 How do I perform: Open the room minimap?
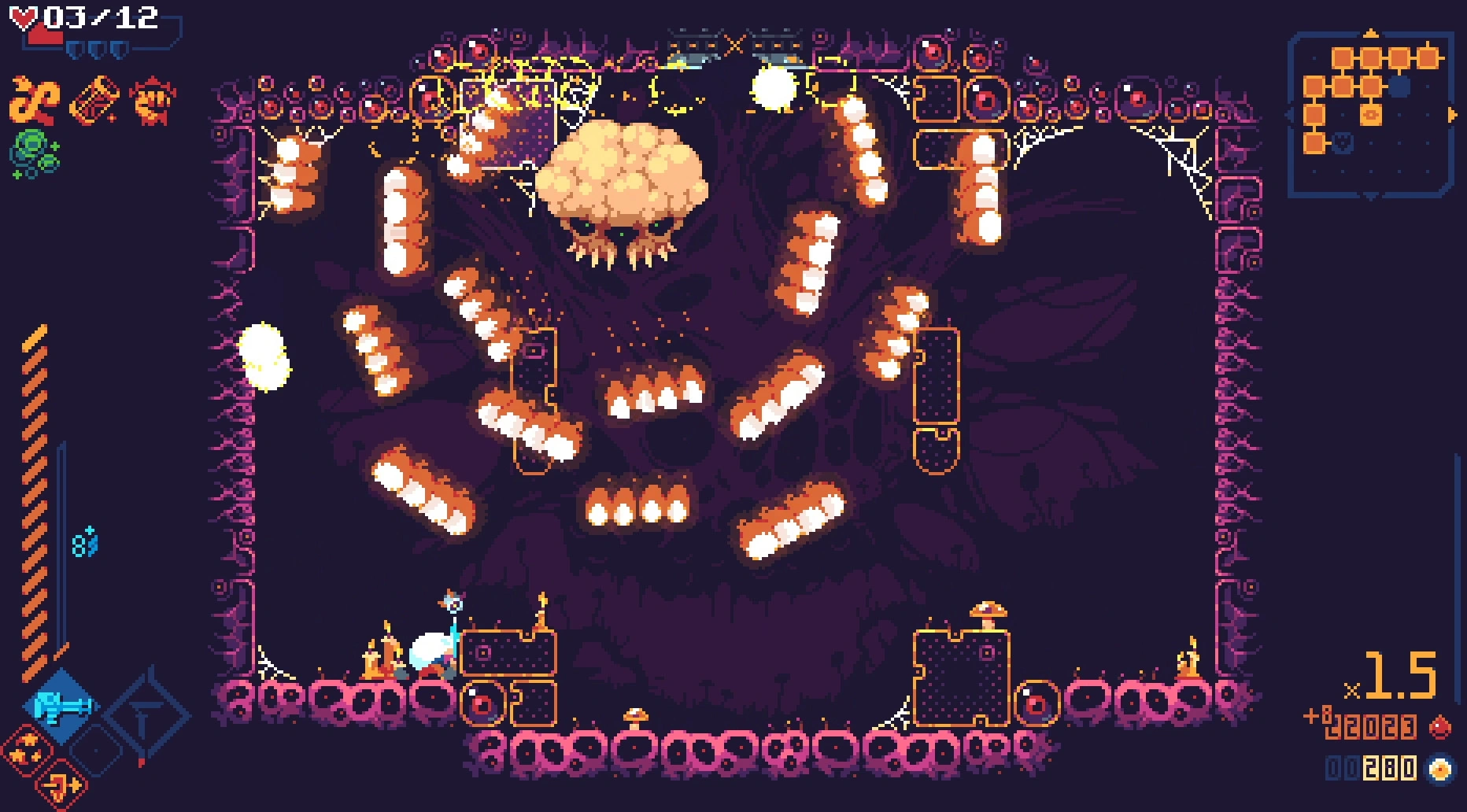click(1371, 114)
